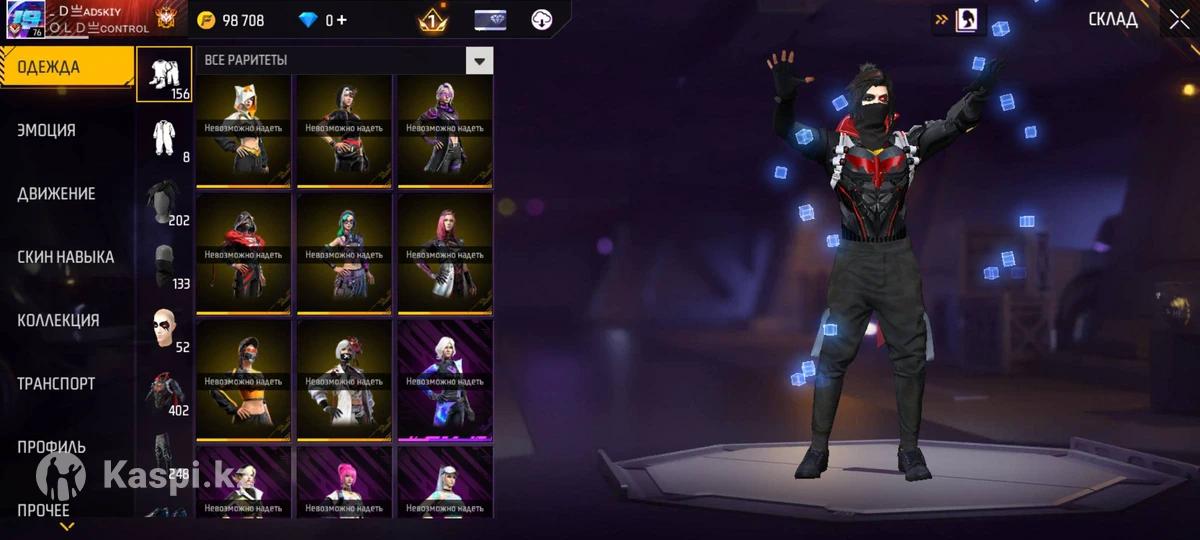This screenshot has height=540, width=1200.
Task: Close the СКЛАД screen with the X
Action: tap(1178, 20)
